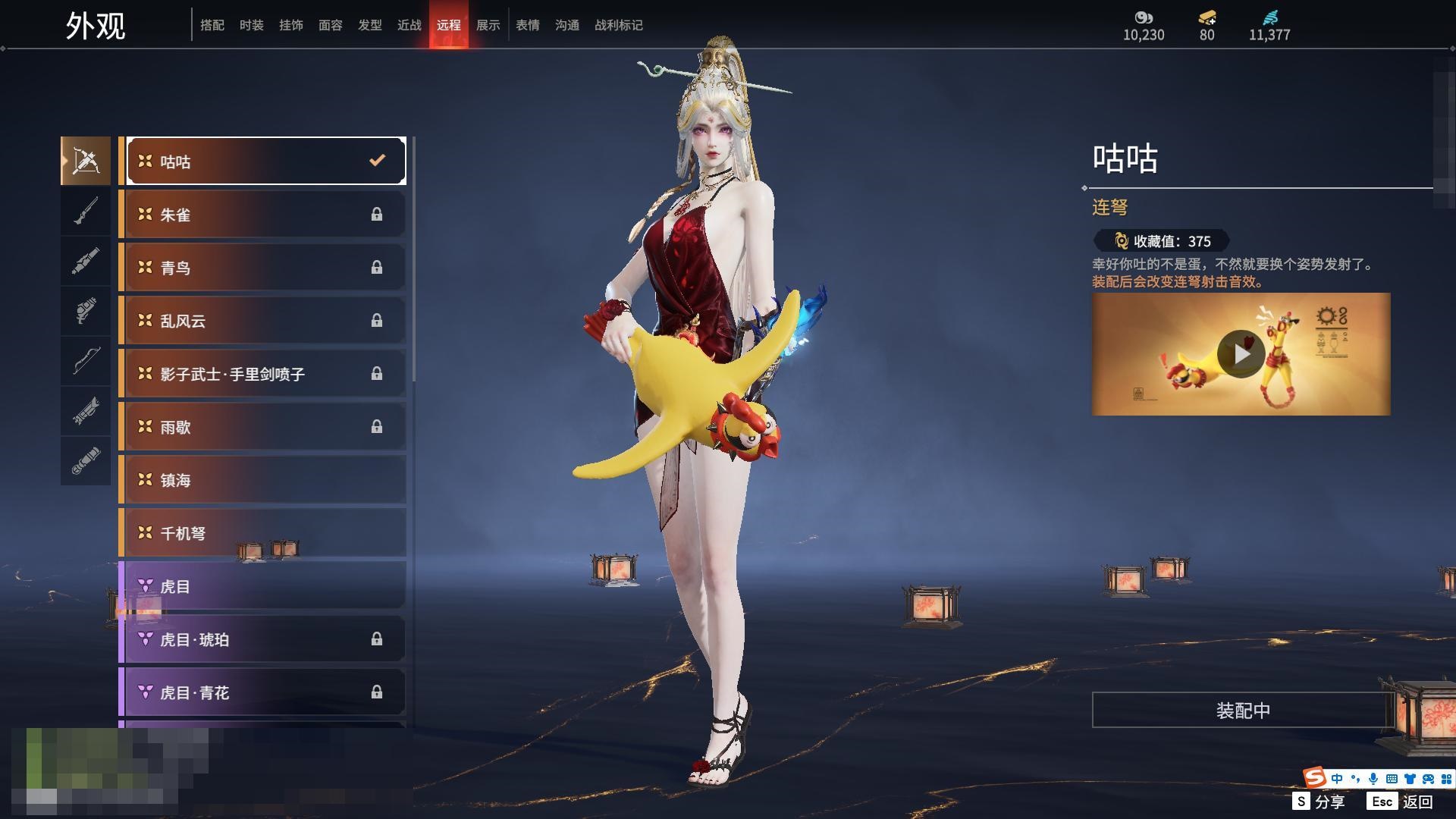Screen dimensions: 1456x819
Task: Select the 乱风云 skin row
Action: point(263,321)
